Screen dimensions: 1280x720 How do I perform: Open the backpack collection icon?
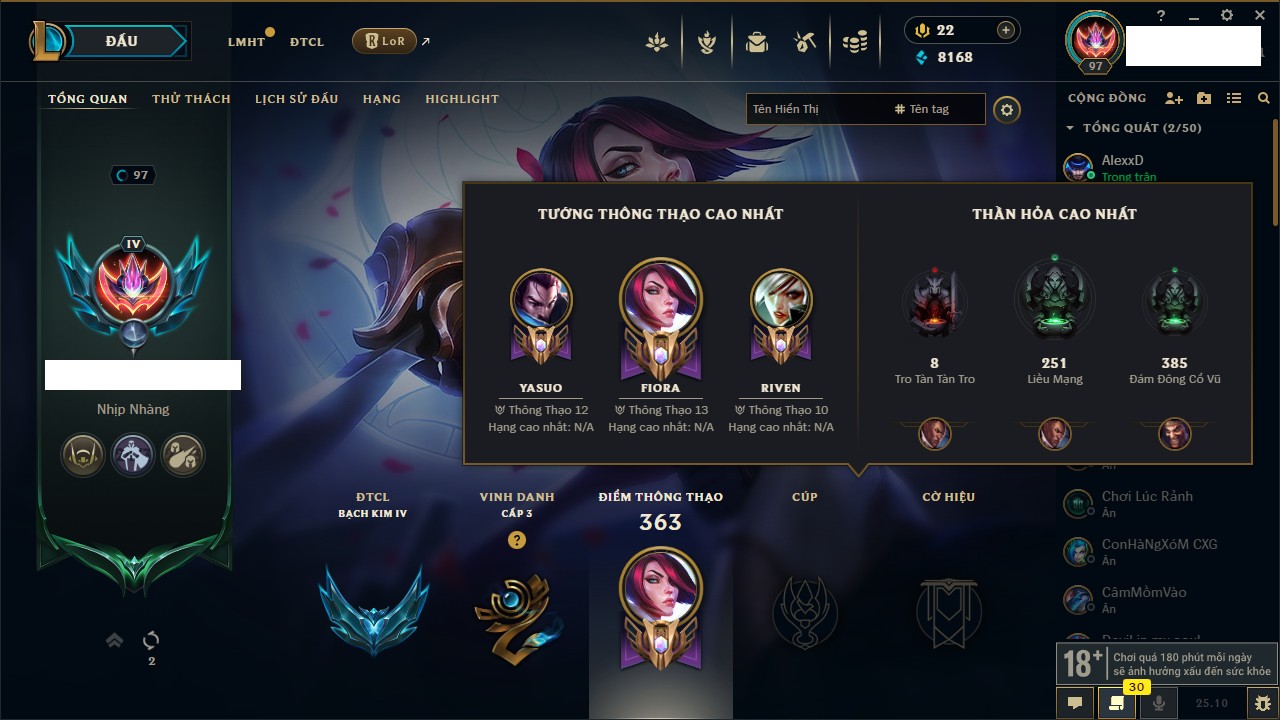click(757, 42)
